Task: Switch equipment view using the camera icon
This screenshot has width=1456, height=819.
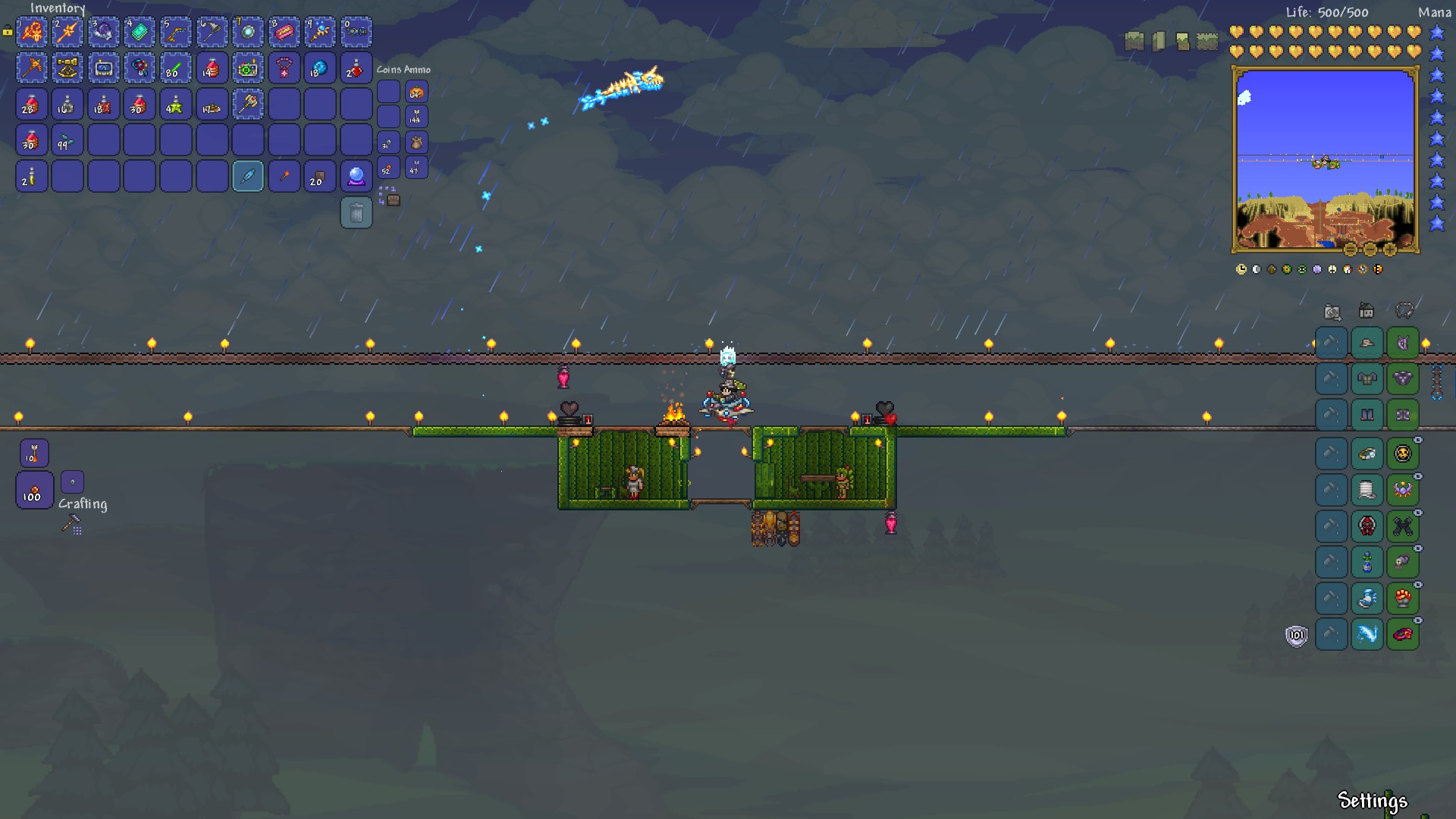Action: tap(1332, 311)
